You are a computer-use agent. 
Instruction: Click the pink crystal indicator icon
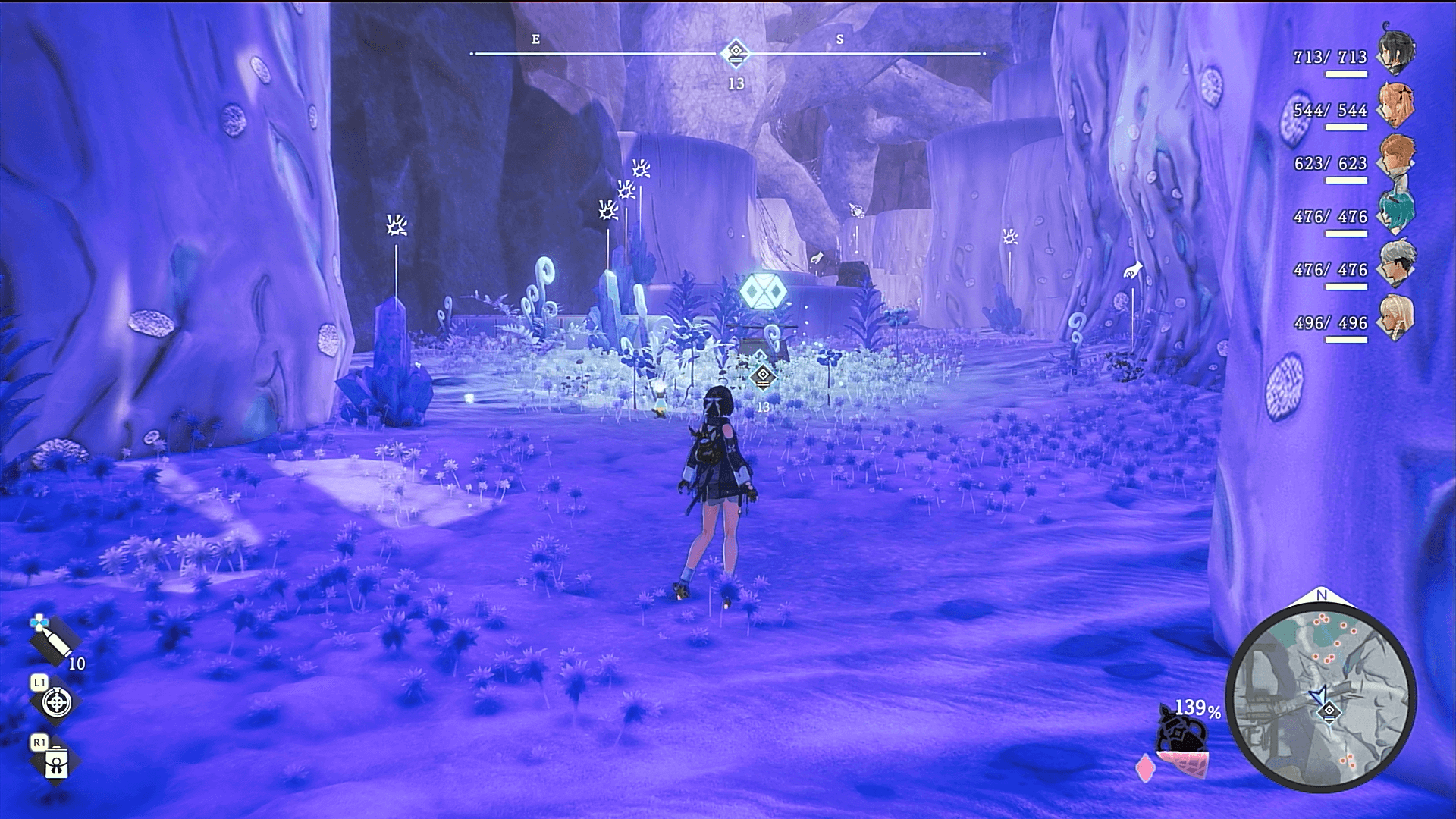tap(1145, 767)
